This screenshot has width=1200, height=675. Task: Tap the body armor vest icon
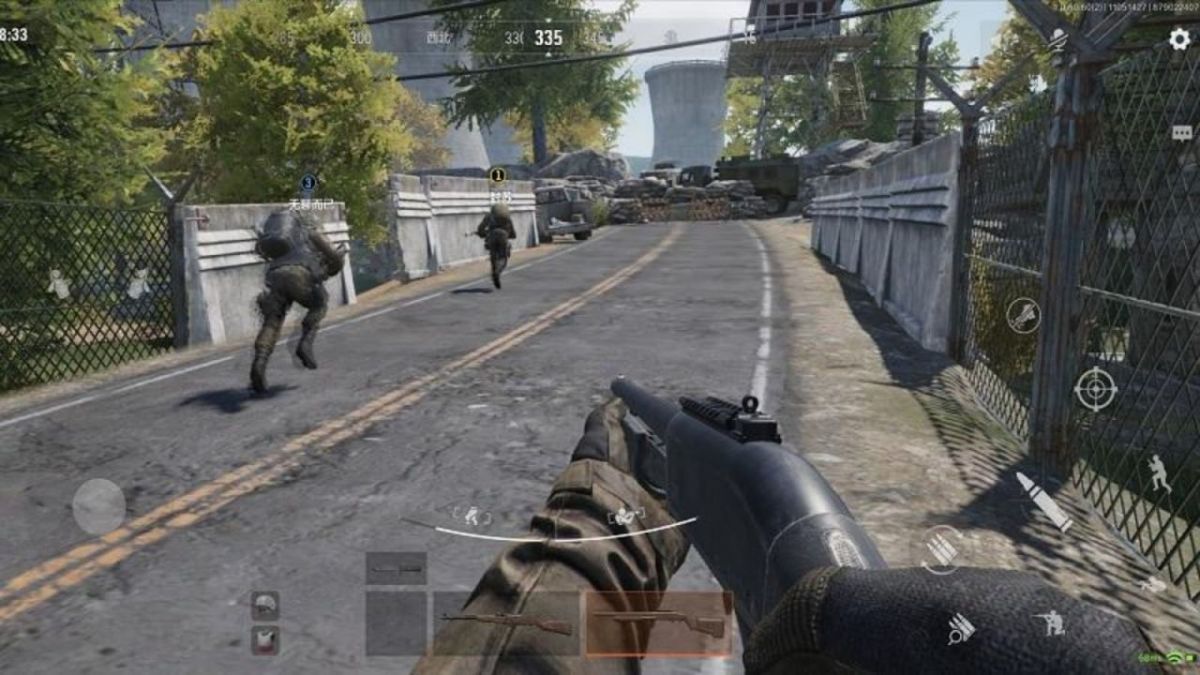click(x=265, y=639)
